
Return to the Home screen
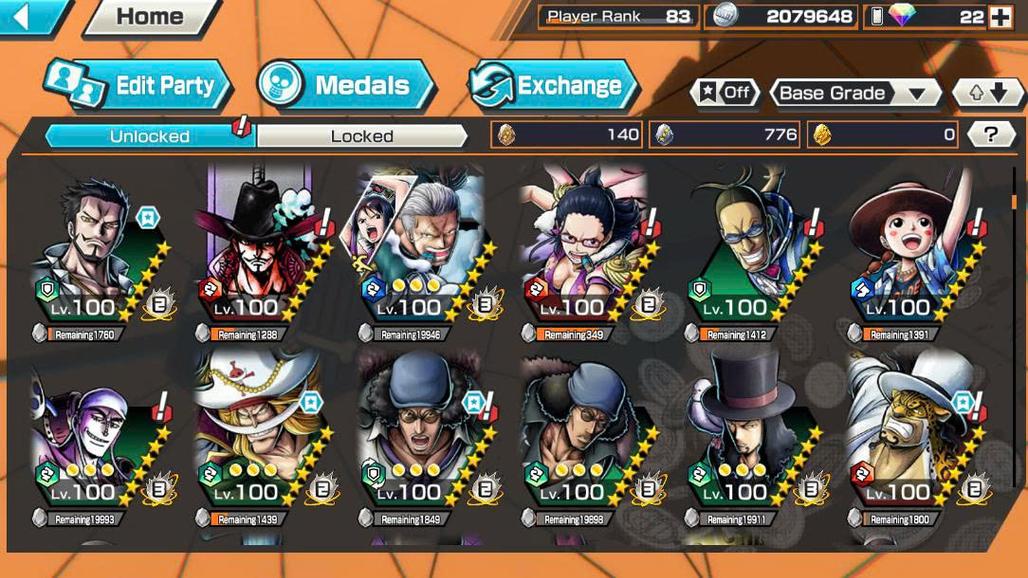[x=150, y=17]
